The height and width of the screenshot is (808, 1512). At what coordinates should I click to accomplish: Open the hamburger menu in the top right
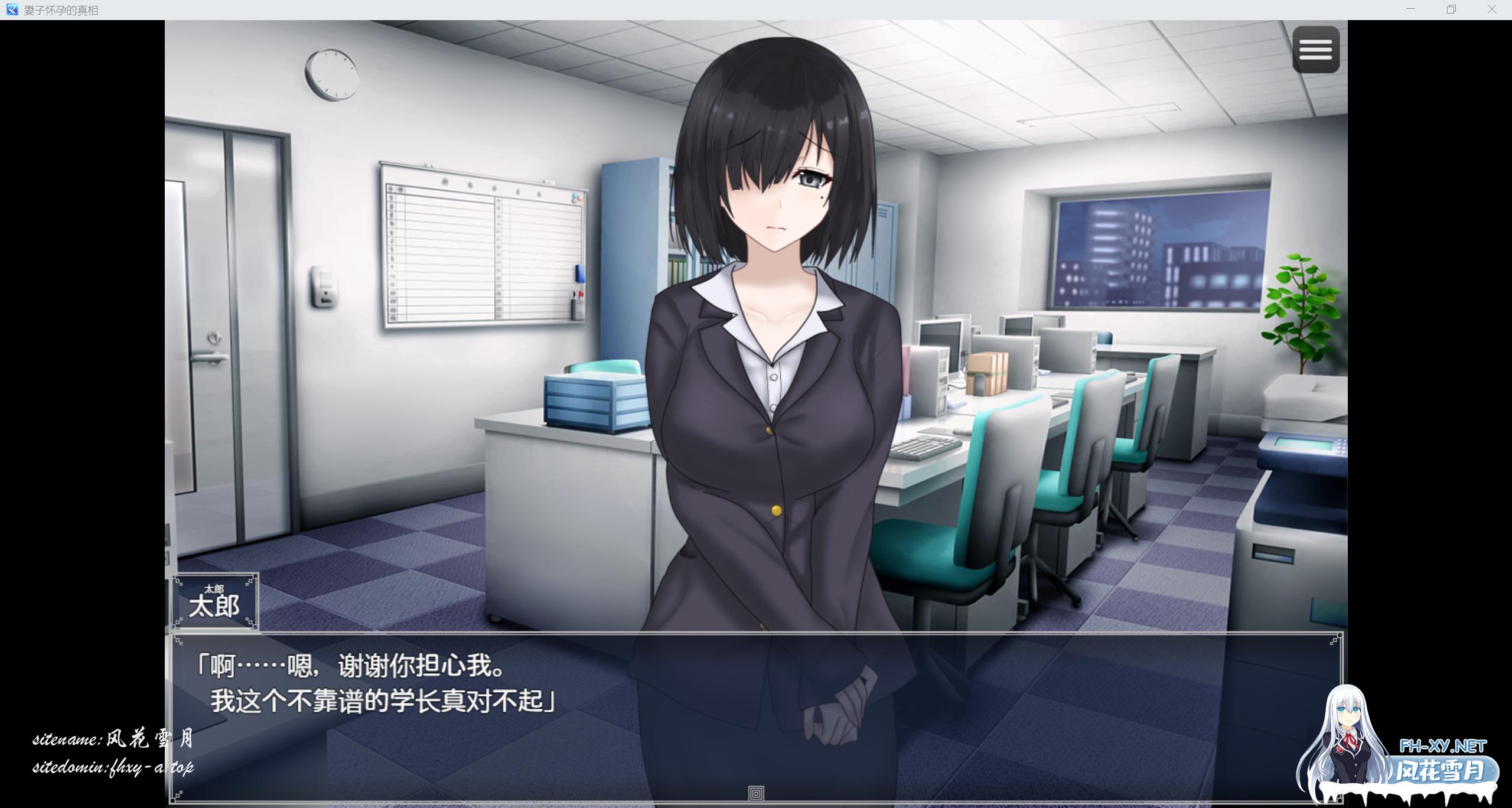(x=1315, y=50)
